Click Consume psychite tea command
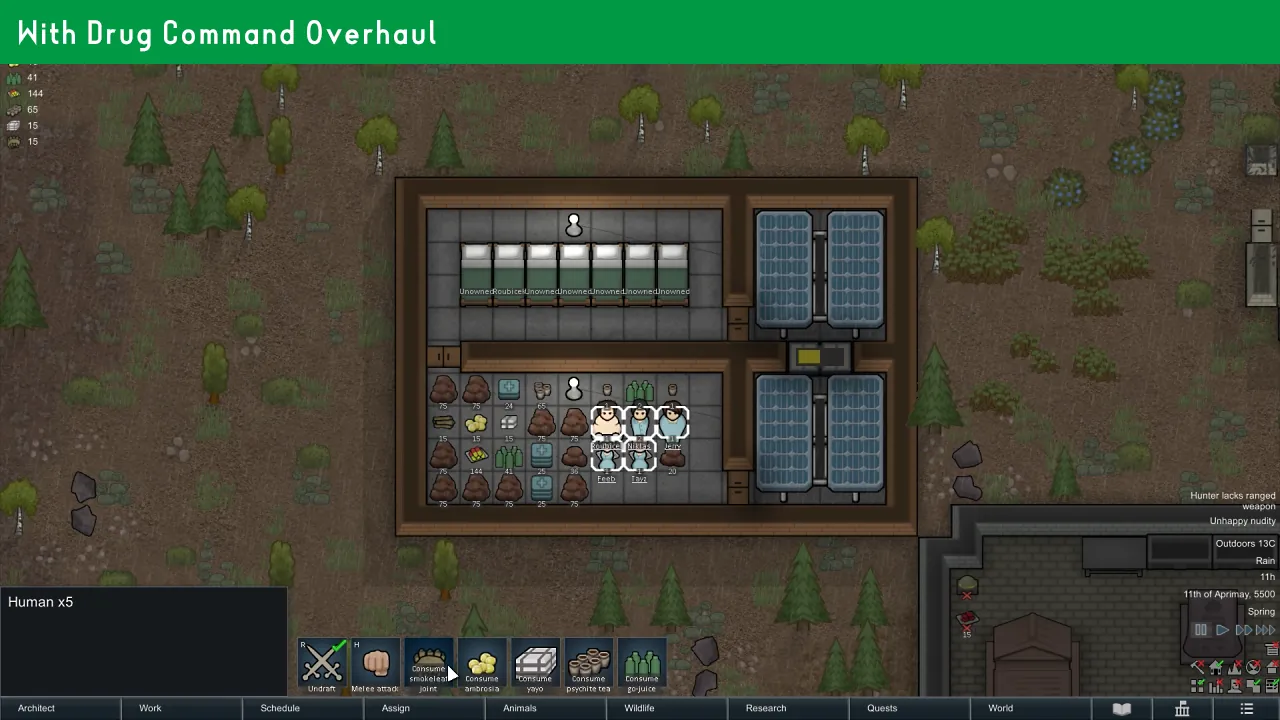 point(588,665)
